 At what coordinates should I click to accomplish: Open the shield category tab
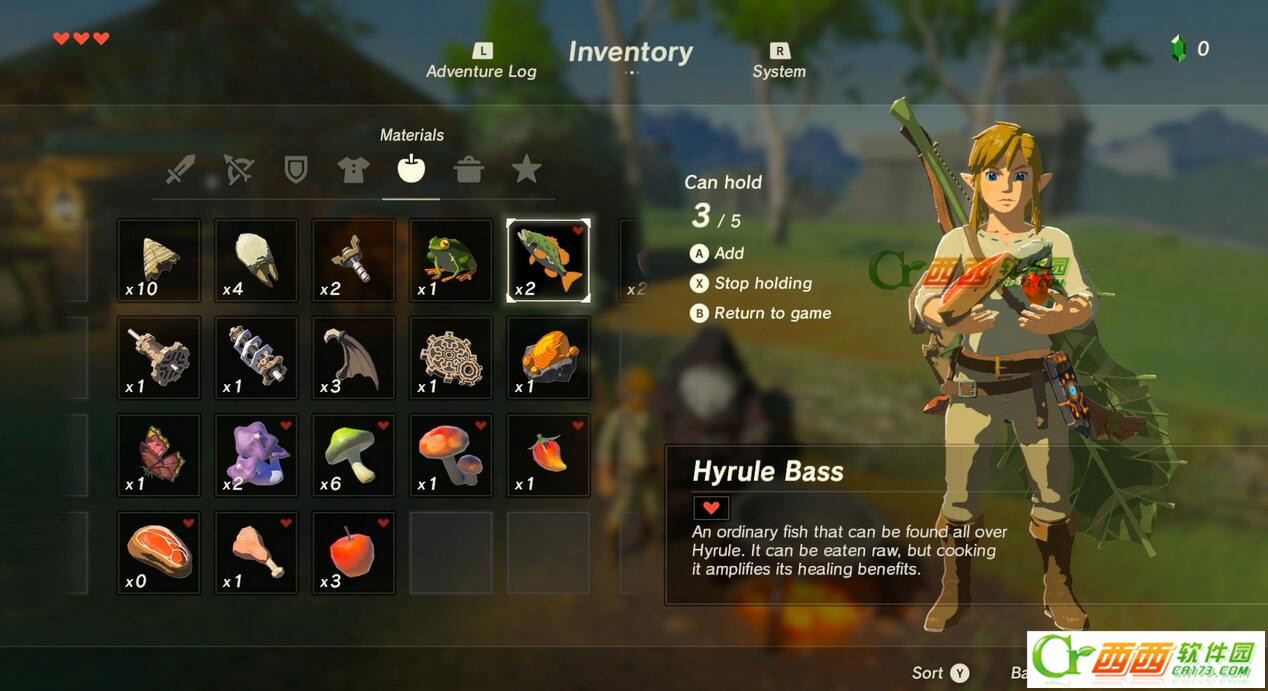coord(296,170)
